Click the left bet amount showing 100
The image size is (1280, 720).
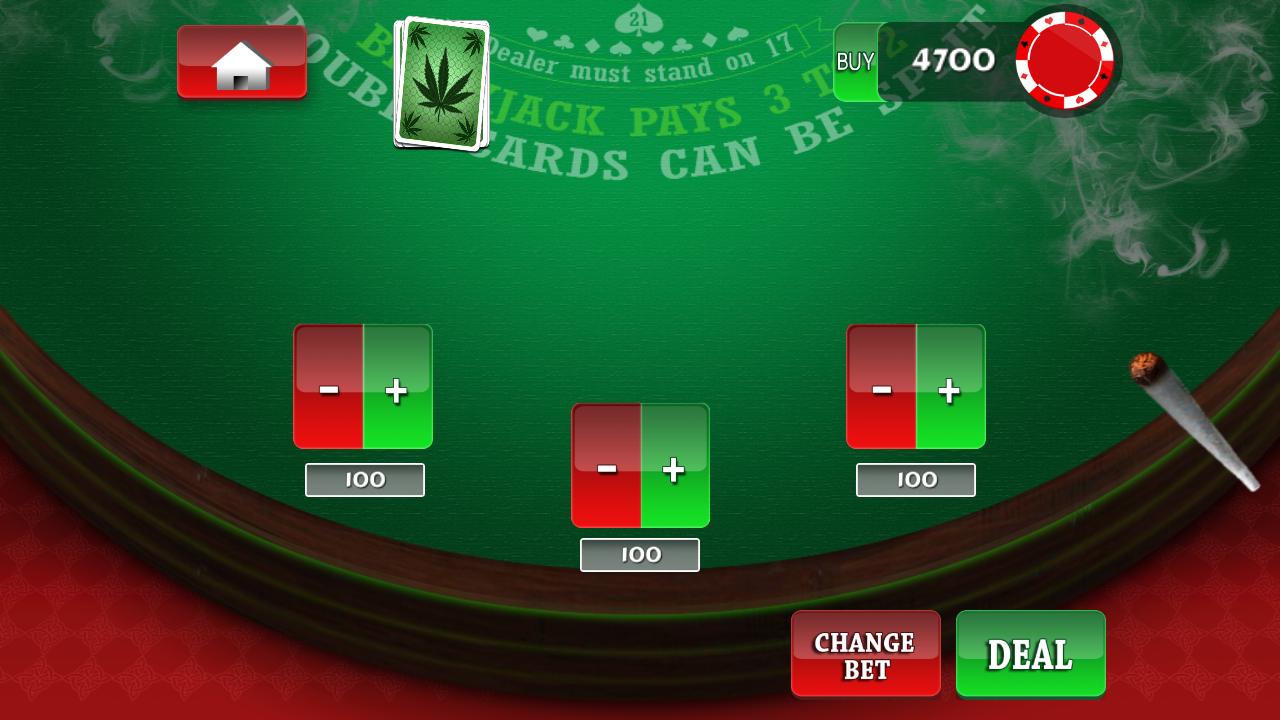point(363,479)
